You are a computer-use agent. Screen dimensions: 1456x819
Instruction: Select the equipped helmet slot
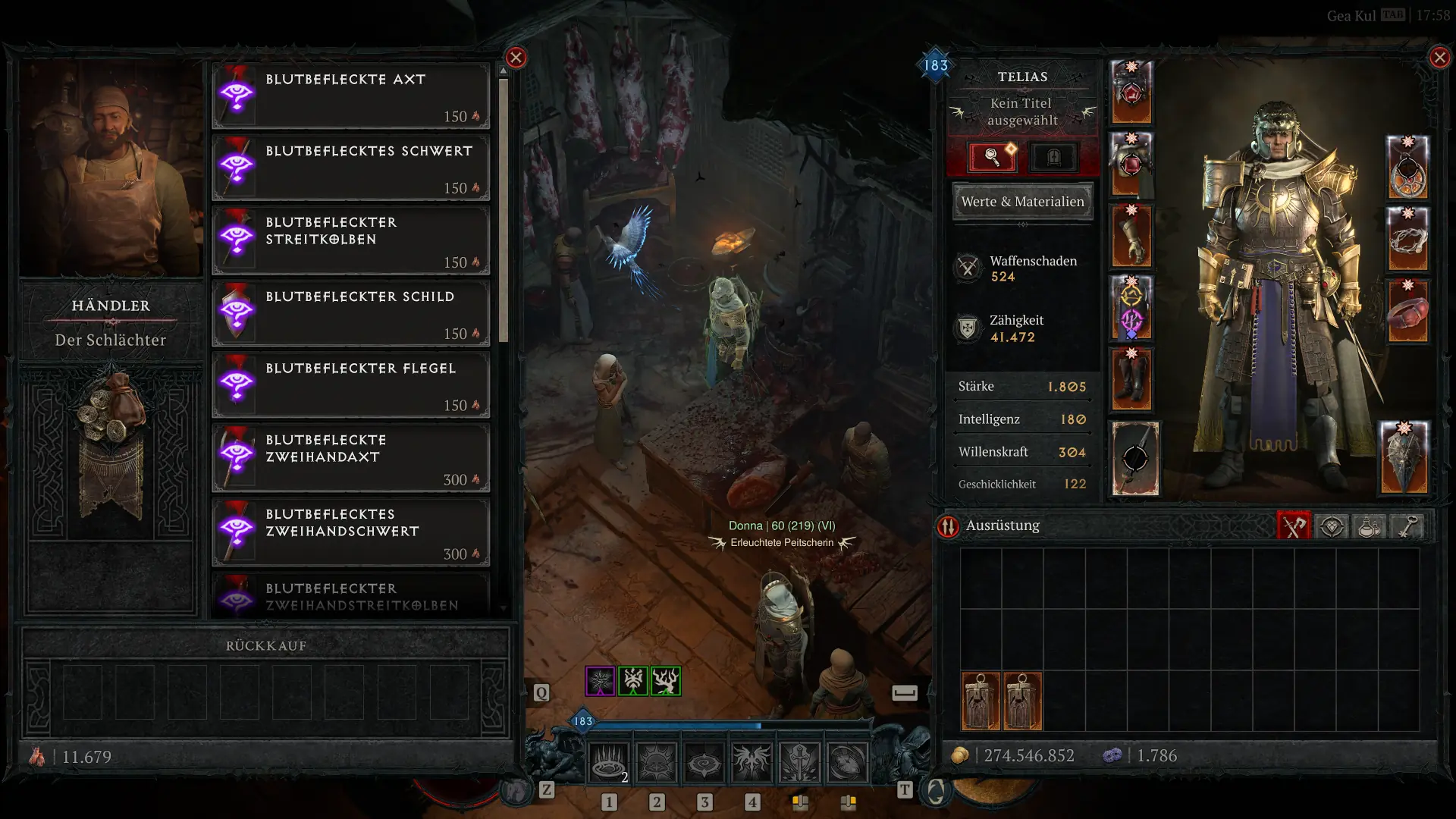[x=1131, y=93]
